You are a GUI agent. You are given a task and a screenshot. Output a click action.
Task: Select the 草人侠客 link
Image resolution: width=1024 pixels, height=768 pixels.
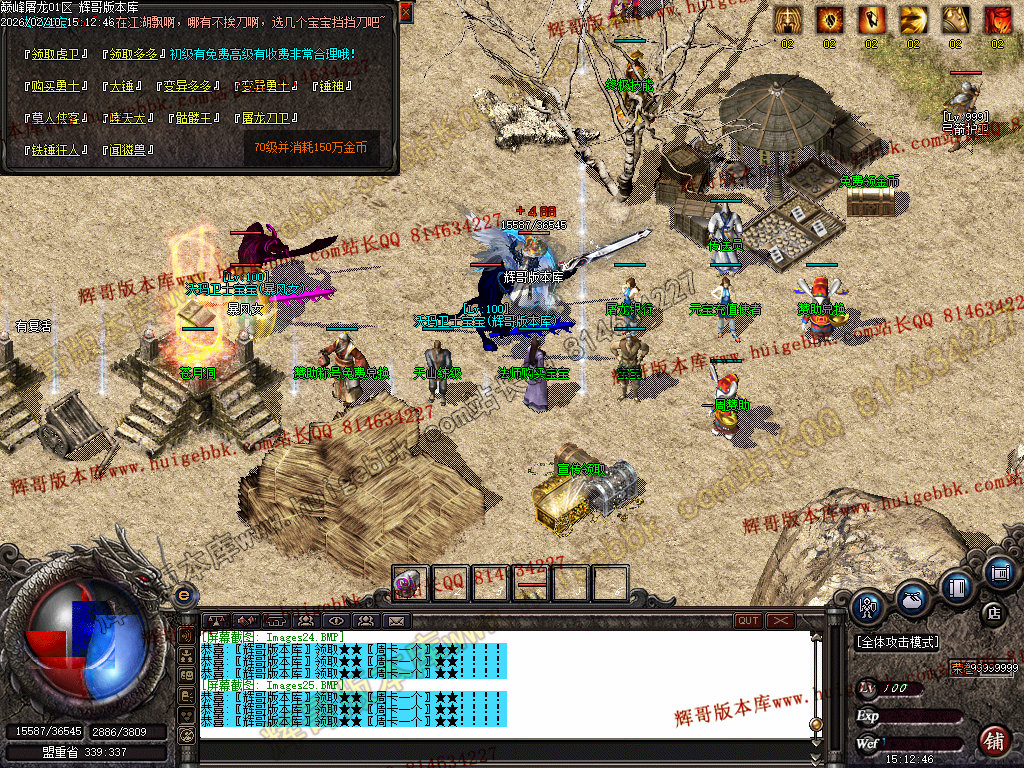(x=56, y=118)
